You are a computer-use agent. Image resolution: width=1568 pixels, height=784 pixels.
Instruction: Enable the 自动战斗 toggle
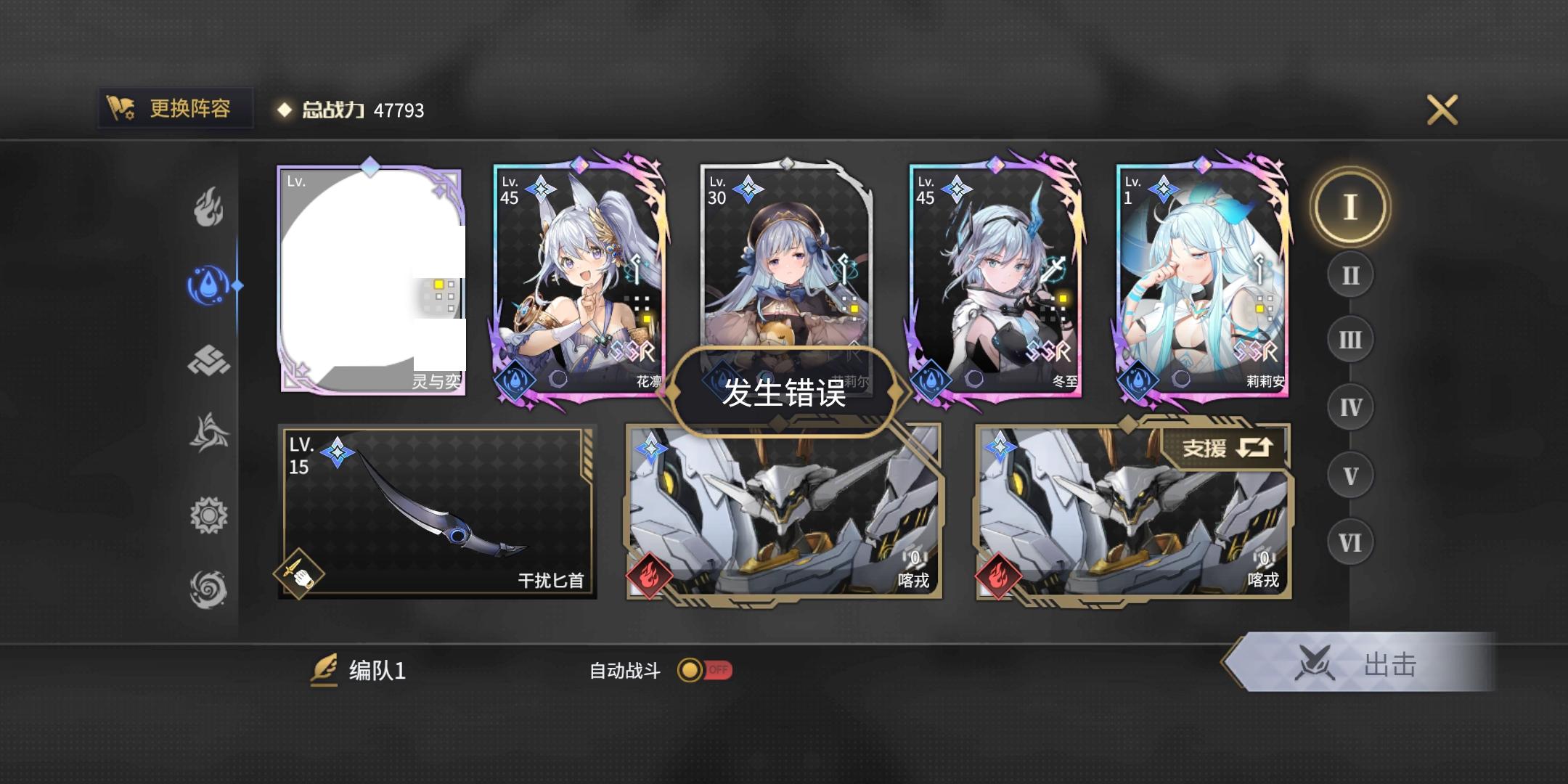coord(703,671)
